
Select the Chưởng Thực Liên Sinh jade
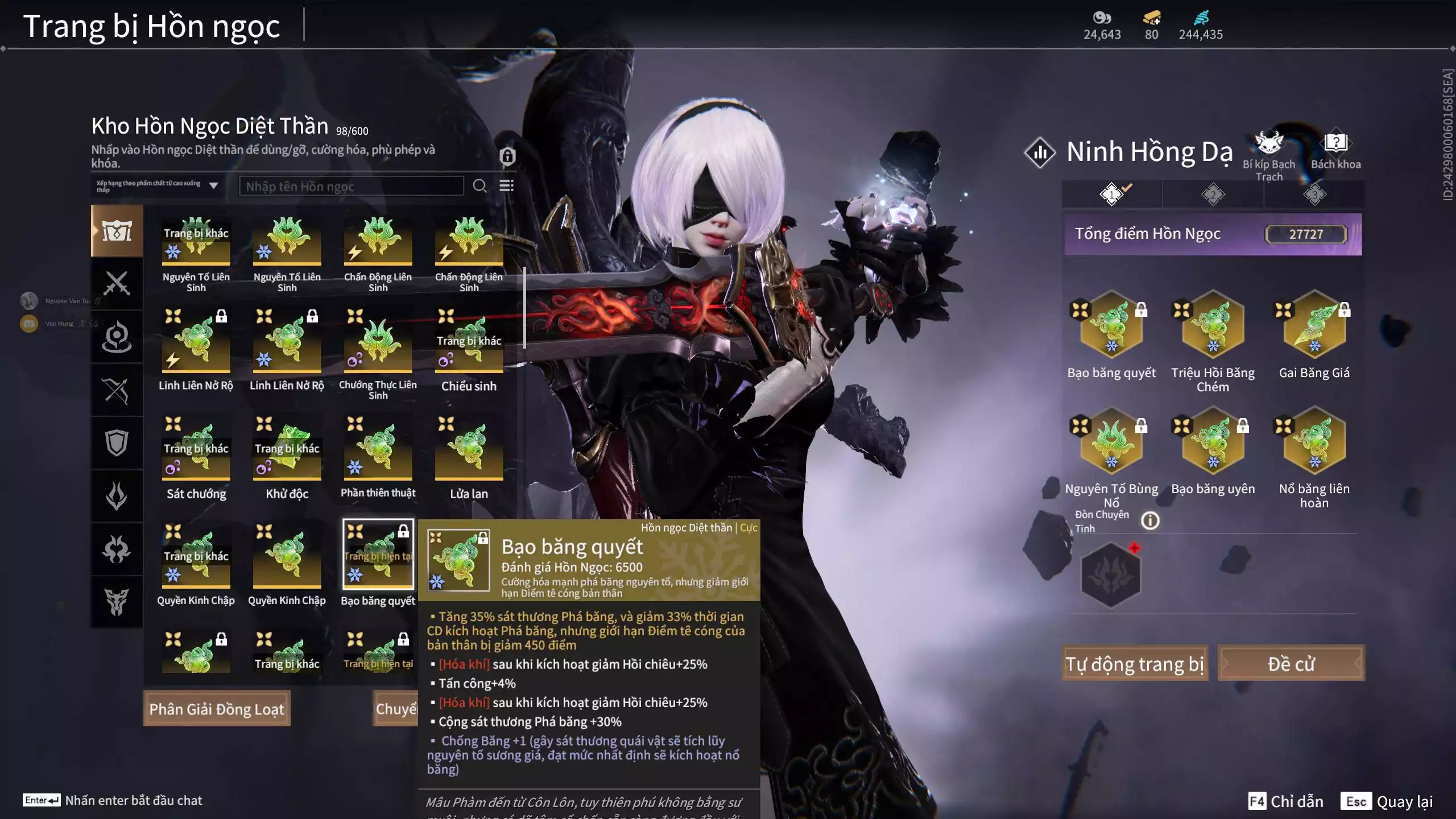[x=378, y=342]
